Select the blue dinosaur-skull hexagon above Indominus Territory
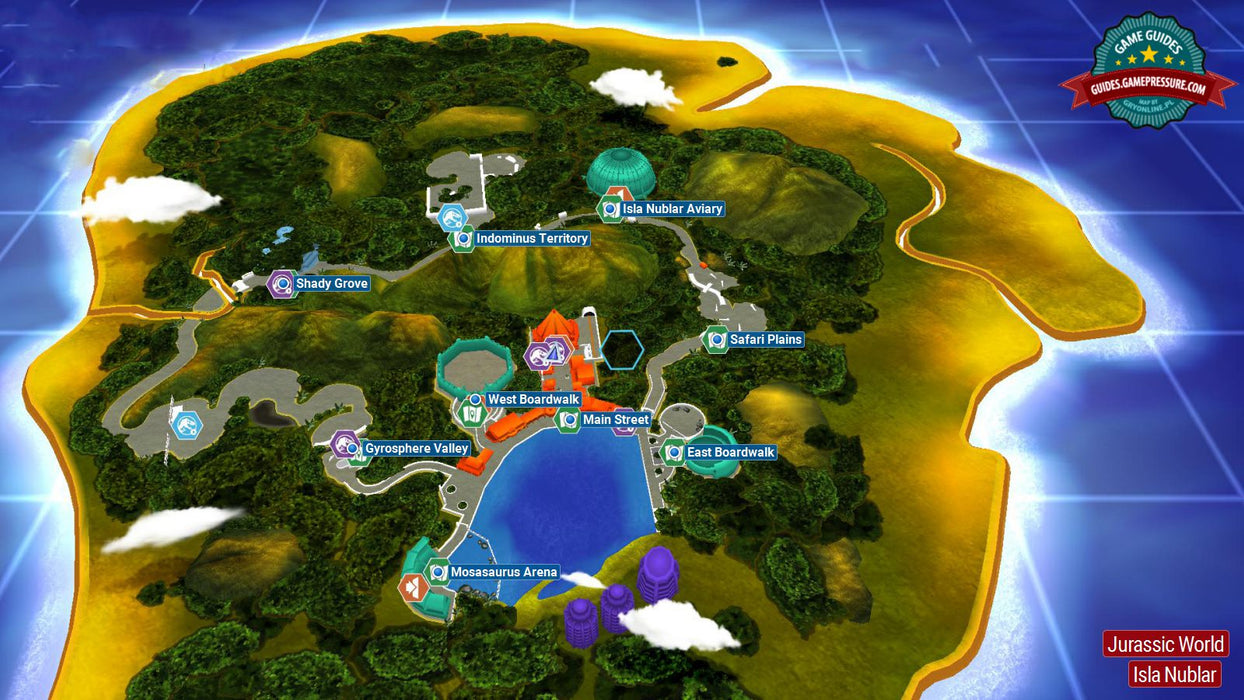Viewport: 1244px width, 700px height. click(x=452, y=216)
